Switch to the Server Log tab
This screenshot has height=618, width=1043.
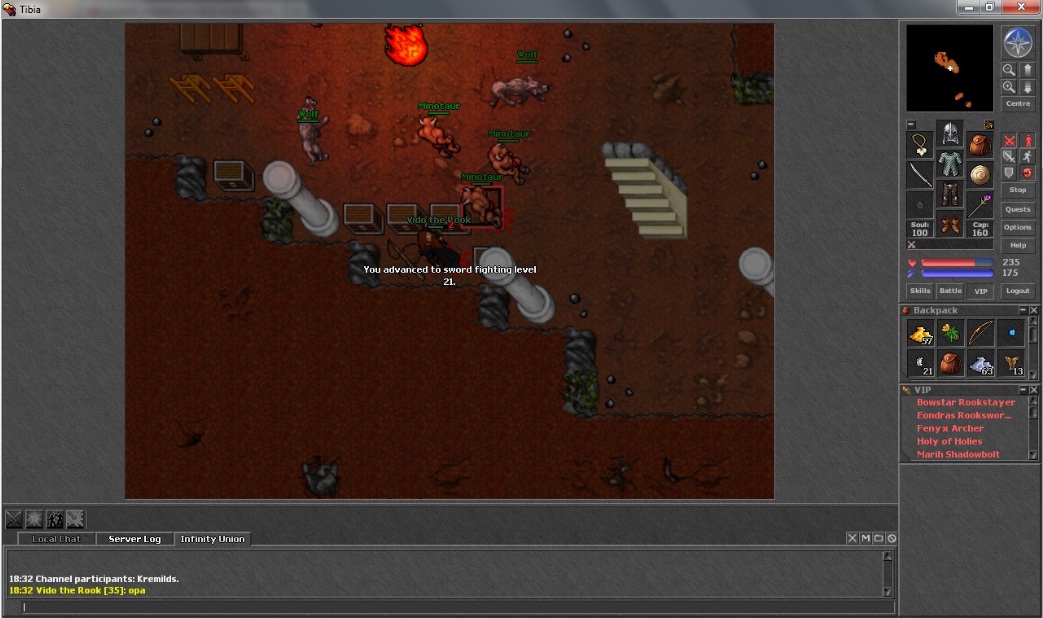tap(134, 539)
